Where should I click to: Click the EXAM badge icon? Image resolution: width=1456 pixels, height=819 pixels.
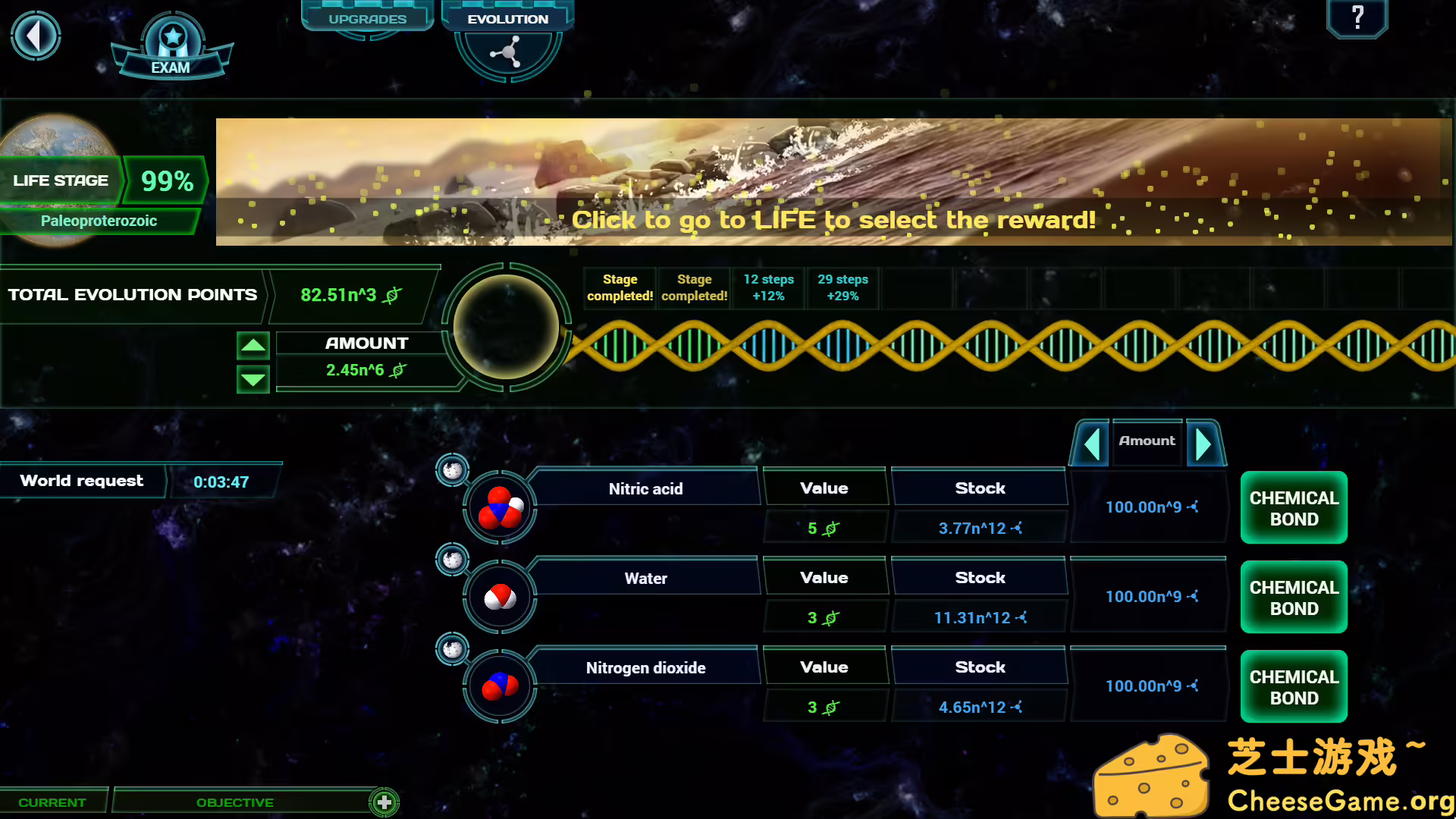tap(171, 38)
